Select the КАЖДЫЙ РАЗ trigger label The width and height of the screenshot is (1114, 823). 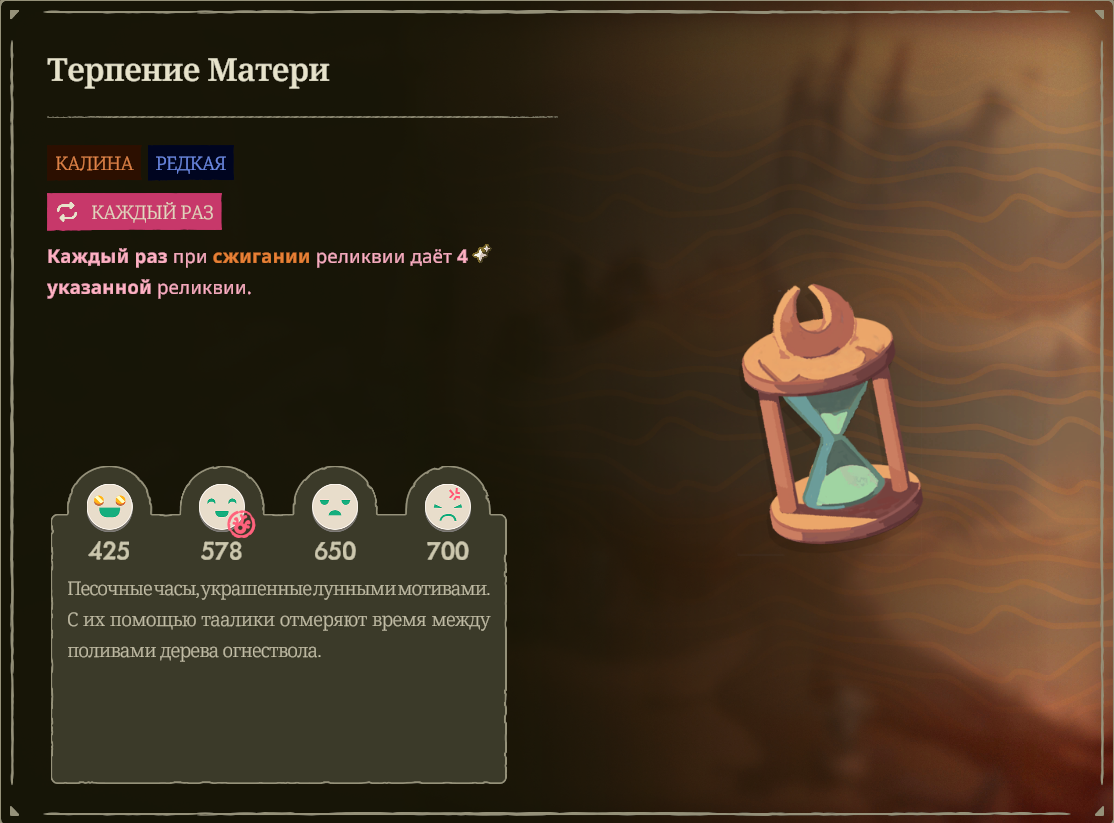[x=134, y=212]
